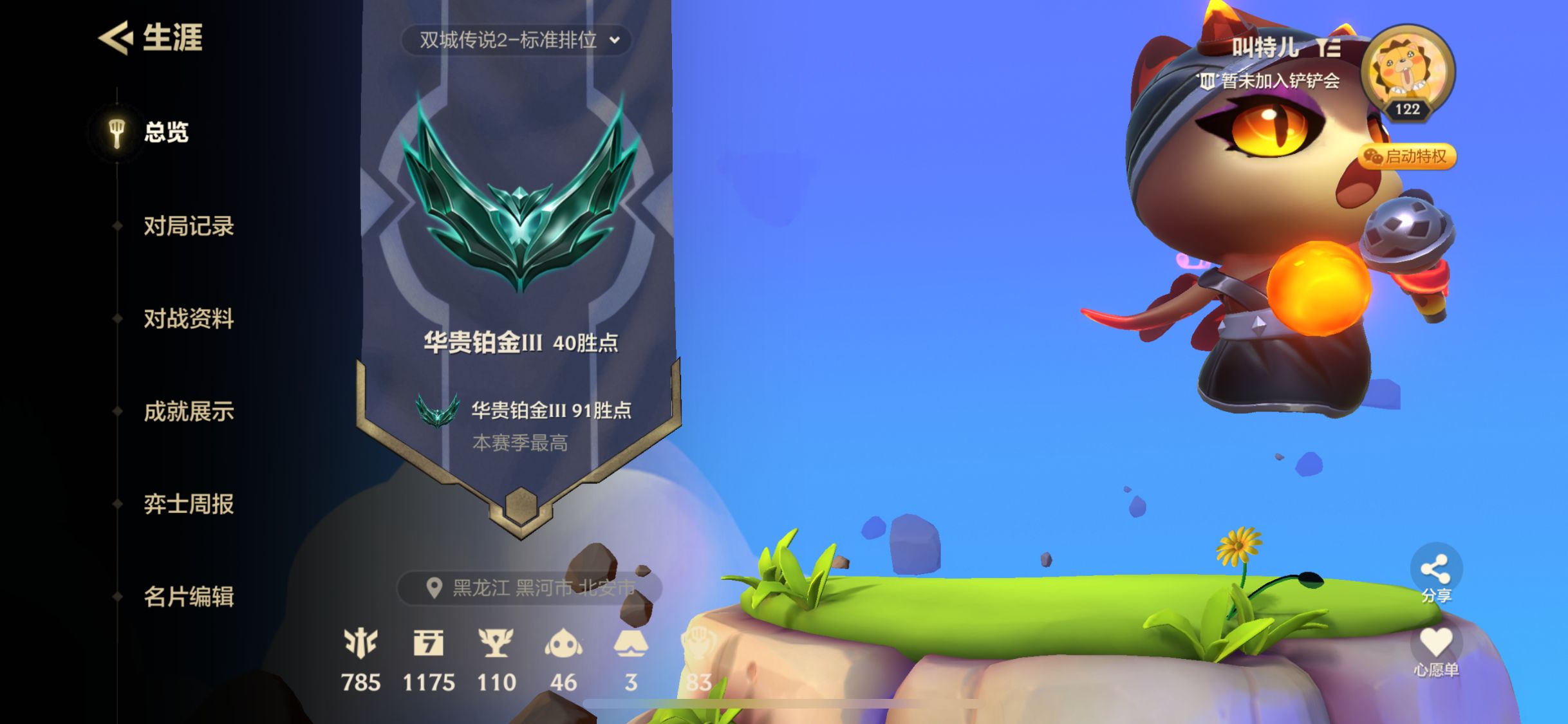The width and height of the screenshot is (1568, 724).
Task: Expand the 双城传说2-标准排位 mode dropdown
Action: [515, 41]
